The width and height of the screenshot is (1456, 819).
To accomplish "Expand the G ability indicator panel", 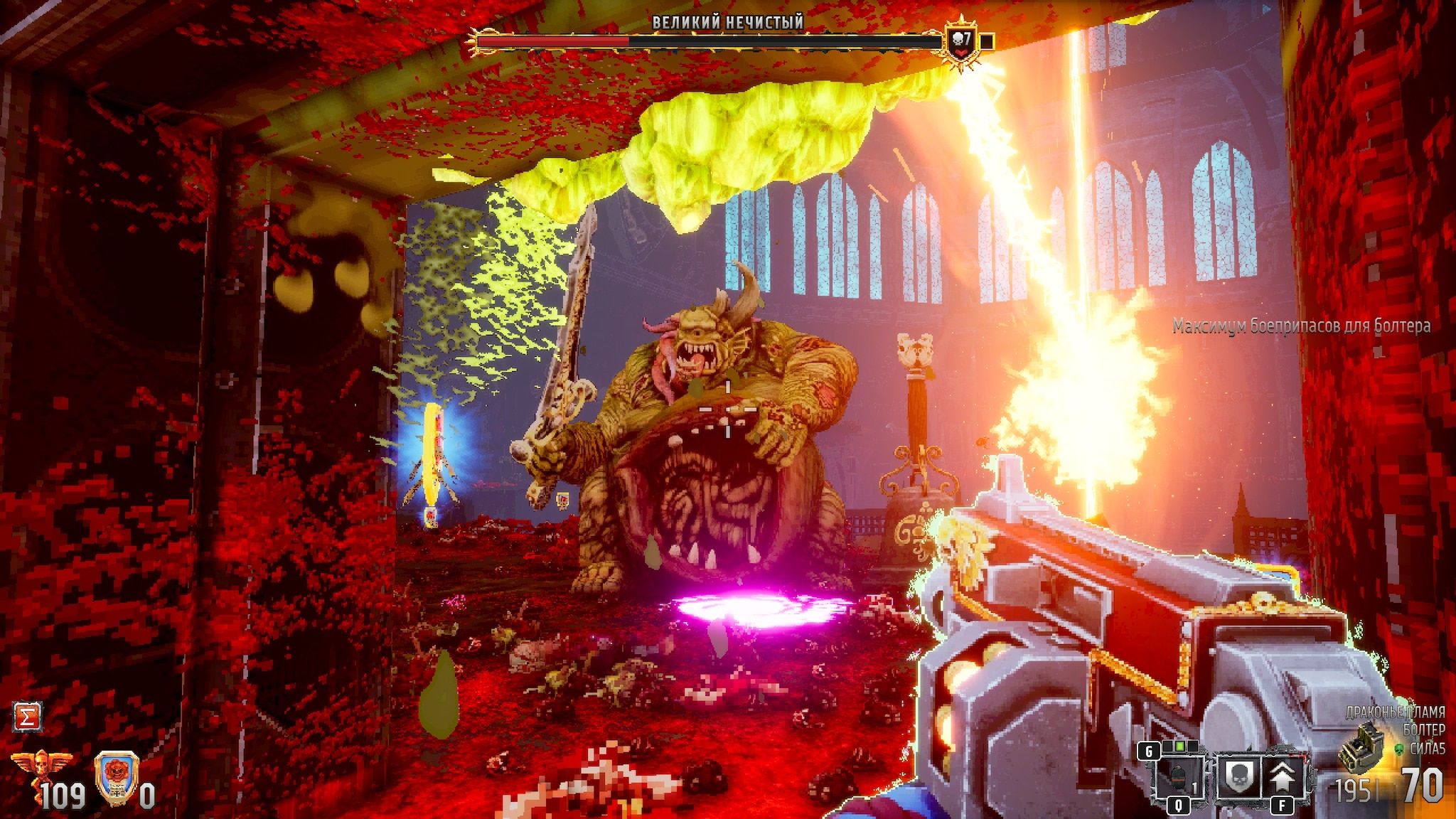I will 1149,751.
